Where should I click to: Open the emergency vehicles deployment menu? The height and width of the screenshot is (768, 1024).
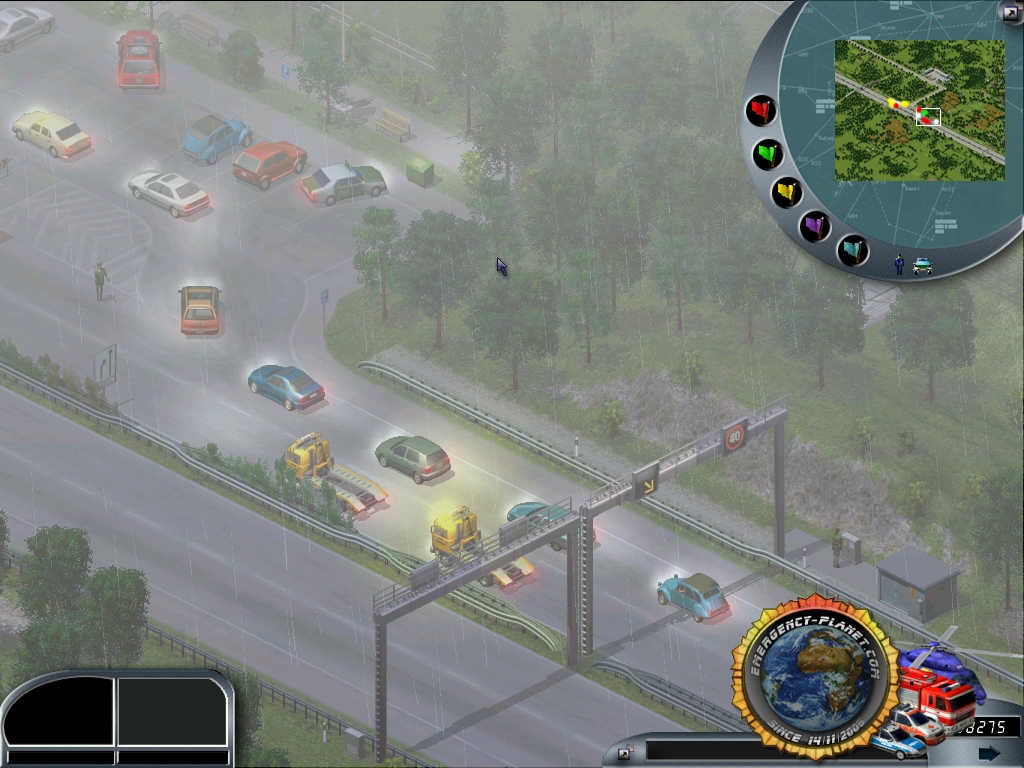pyautogui.click(x=930, y=700)
